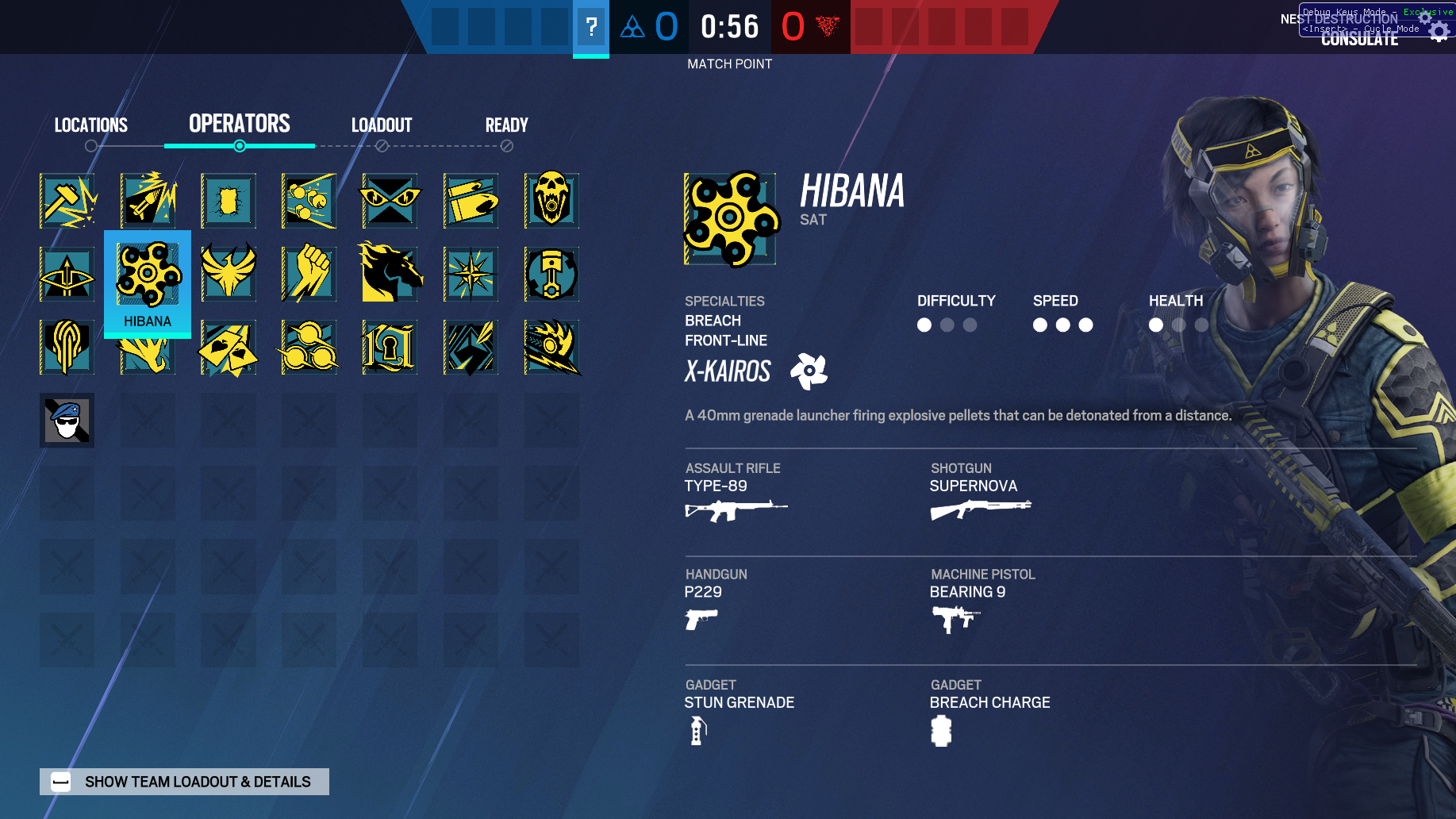Show team loadout and details
The height and width of the screenshot is (819, 1456).
pyautogui.click(x=184, y=782)
